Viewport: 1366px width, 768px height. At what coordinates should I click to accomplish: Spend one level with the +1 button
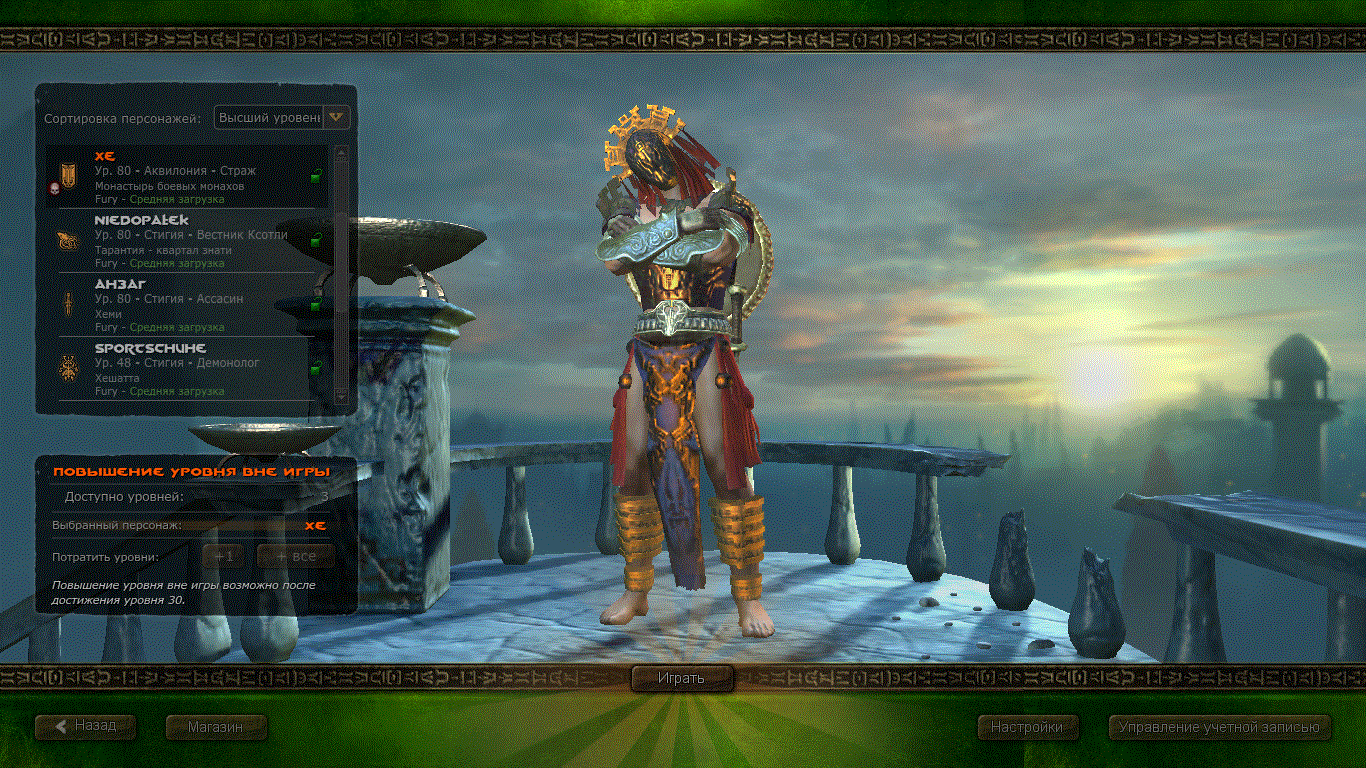[224, 556]
